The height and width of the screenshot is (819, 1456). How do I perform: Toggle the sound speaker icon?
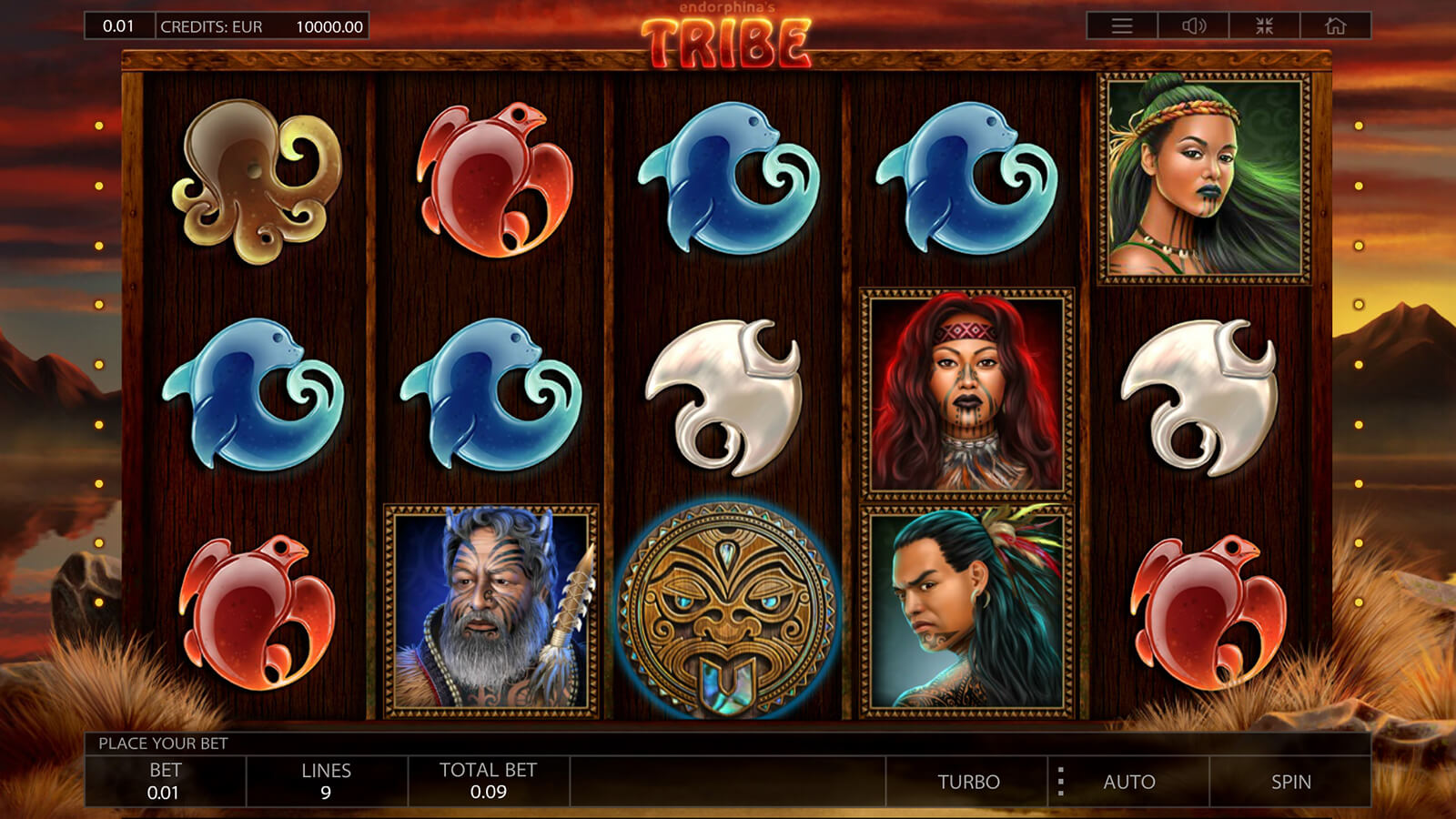1193,25
